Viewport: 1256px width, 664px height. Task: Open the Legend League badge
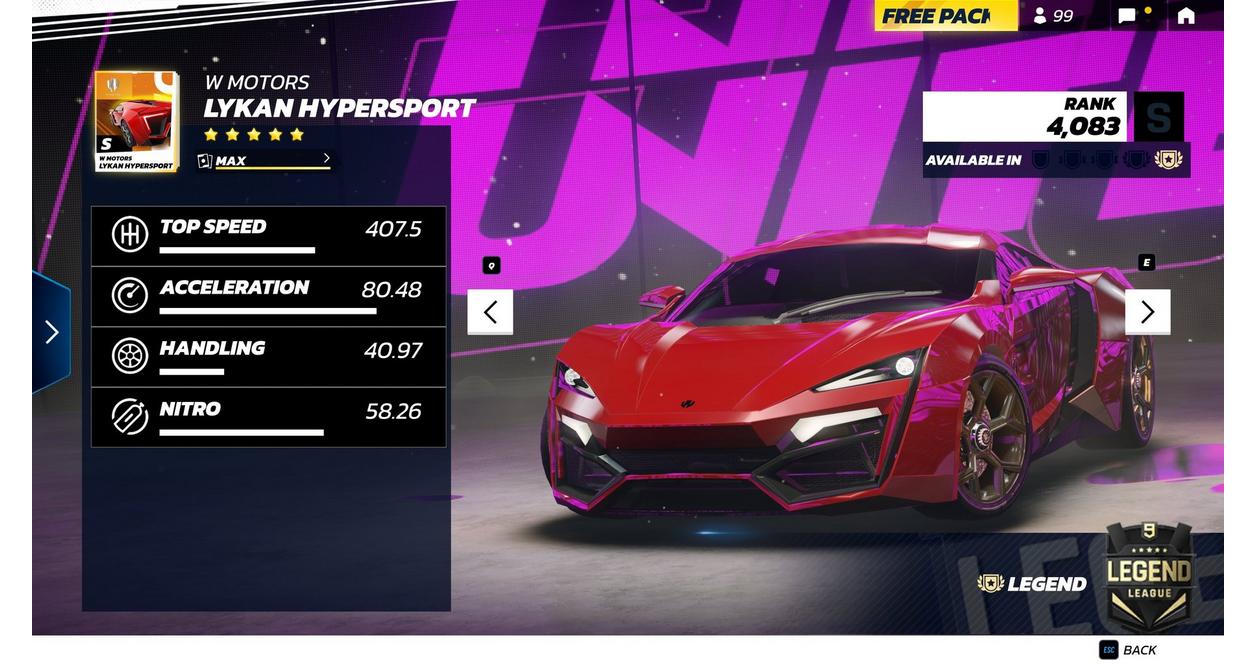1149,576
